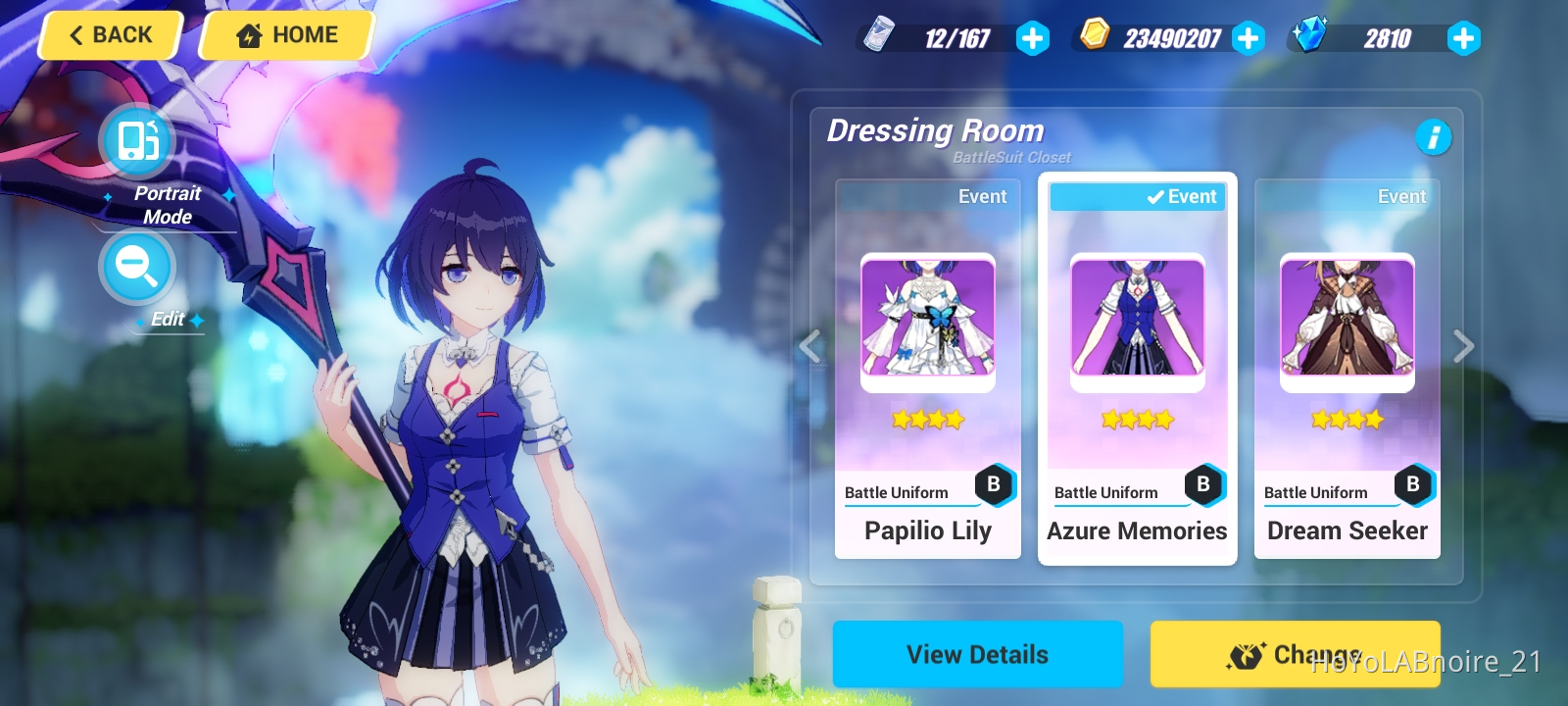Click the Event label on Dream Seeker card
Screen dimensions: 1568x706
click(1401, 196)
